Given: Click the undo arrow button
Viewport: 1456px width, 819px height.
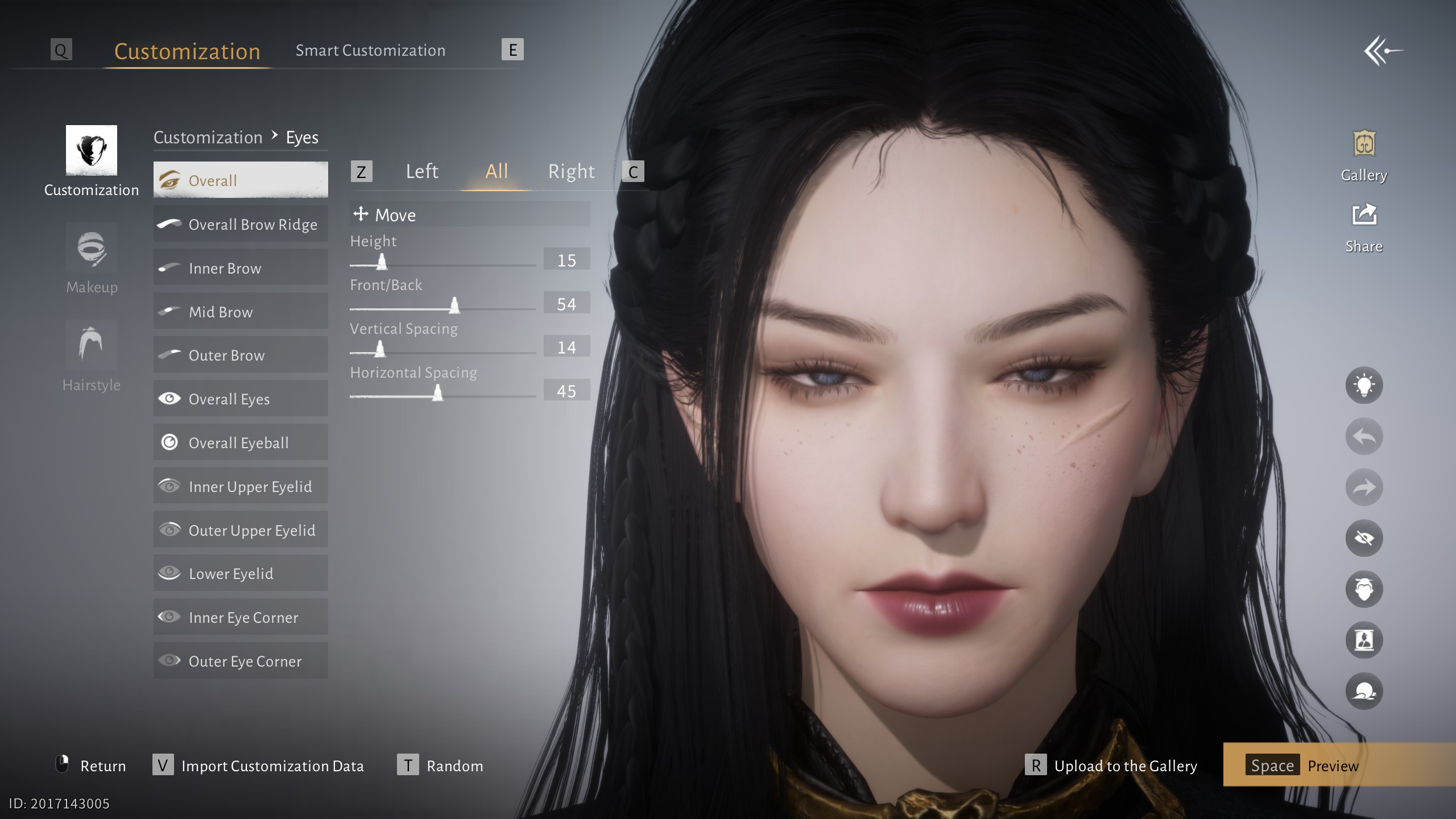Looking at the screenshot, I should coord(1364,436).
